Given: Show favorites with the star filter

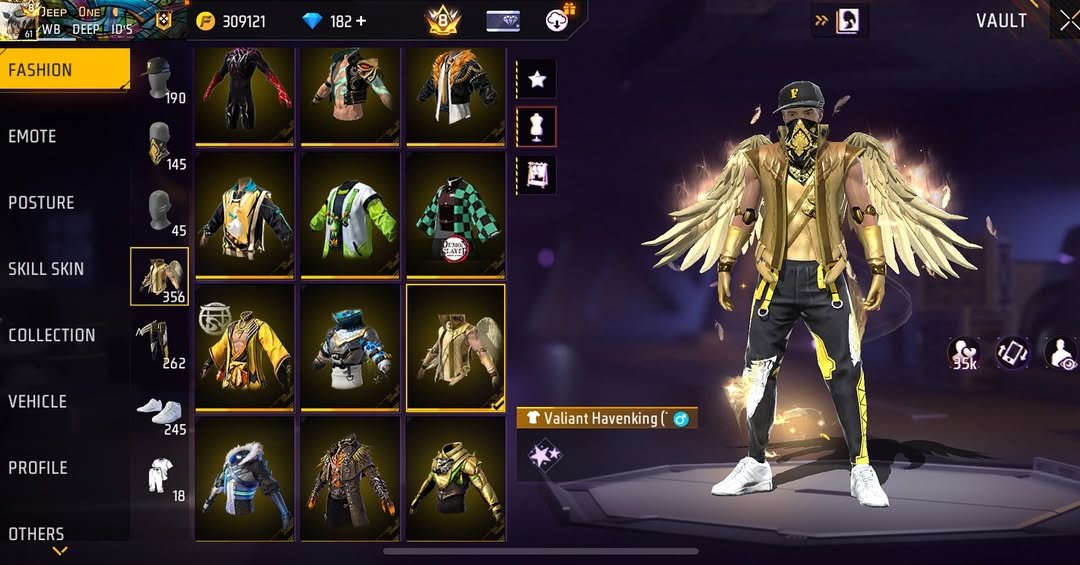Looking at the screenshot, I should (x=536, y=79).
